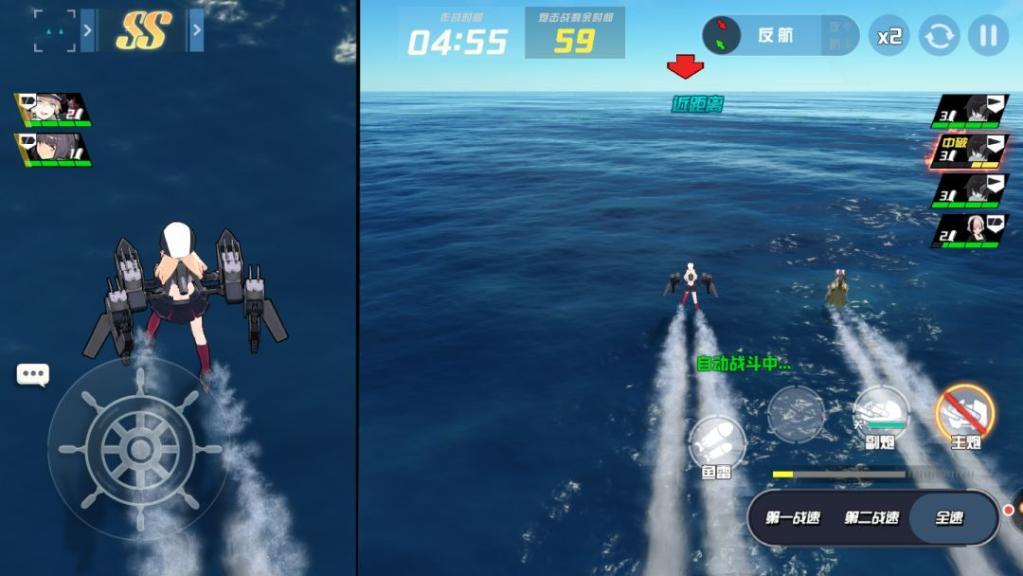Set speed to 第一战速
1023x576 pixels.
click(x=792, y=518)
